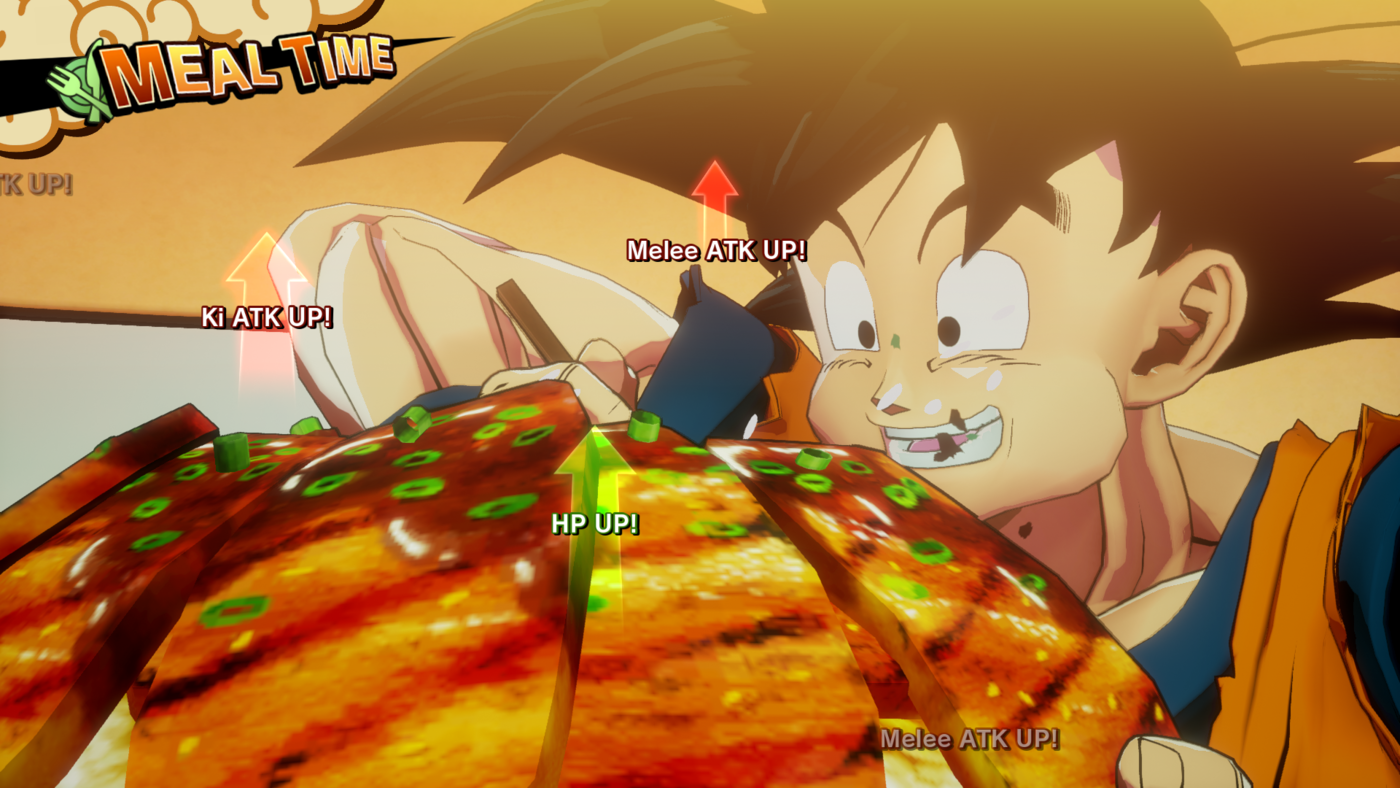Toggle the HP UP stat indicator
The image size is (1400, 788).
click(x=595, y=521)
